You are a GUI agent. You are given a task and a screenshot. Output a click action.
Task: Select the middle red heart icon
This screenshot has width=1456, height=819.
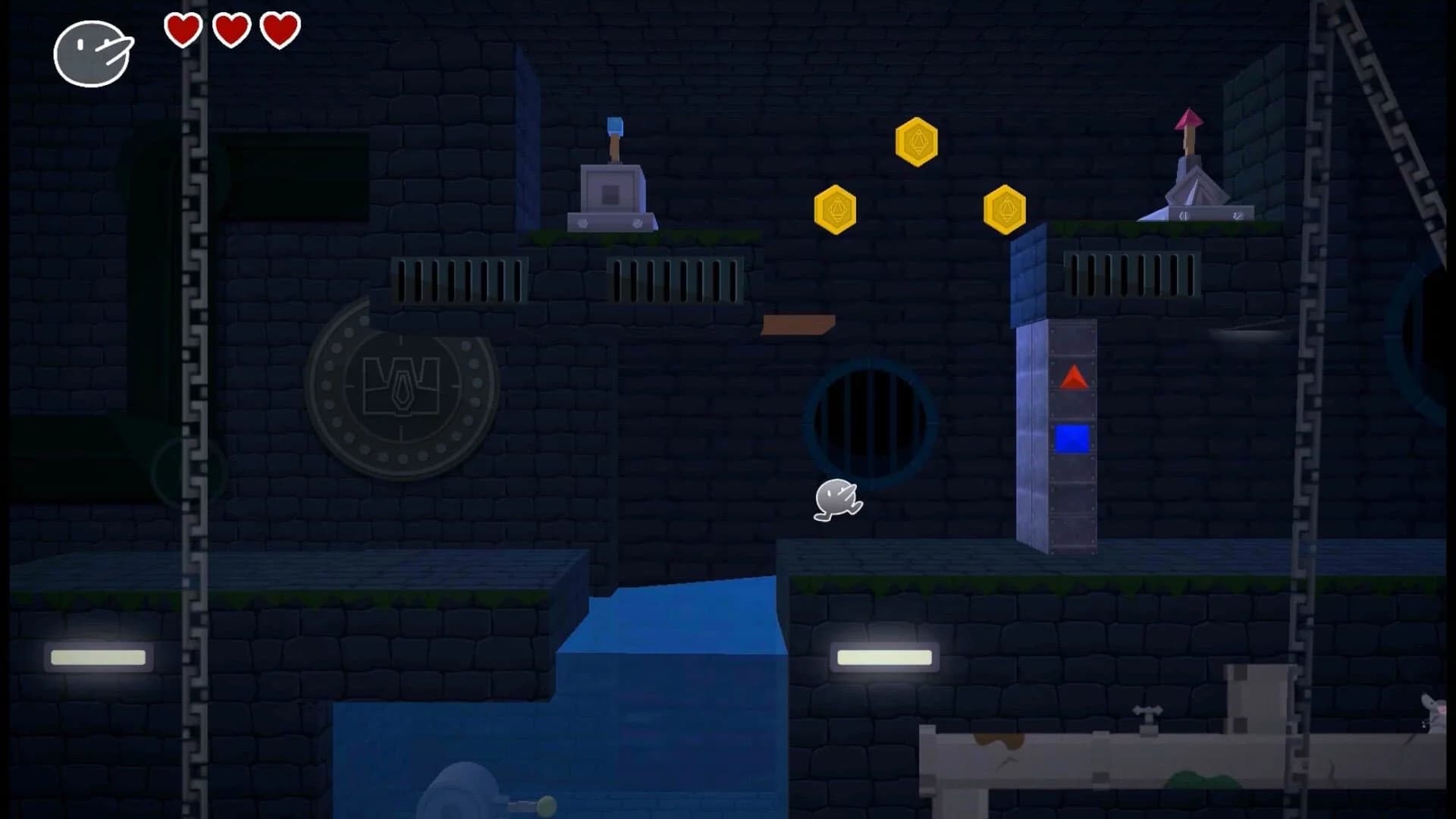click(231, 32)
